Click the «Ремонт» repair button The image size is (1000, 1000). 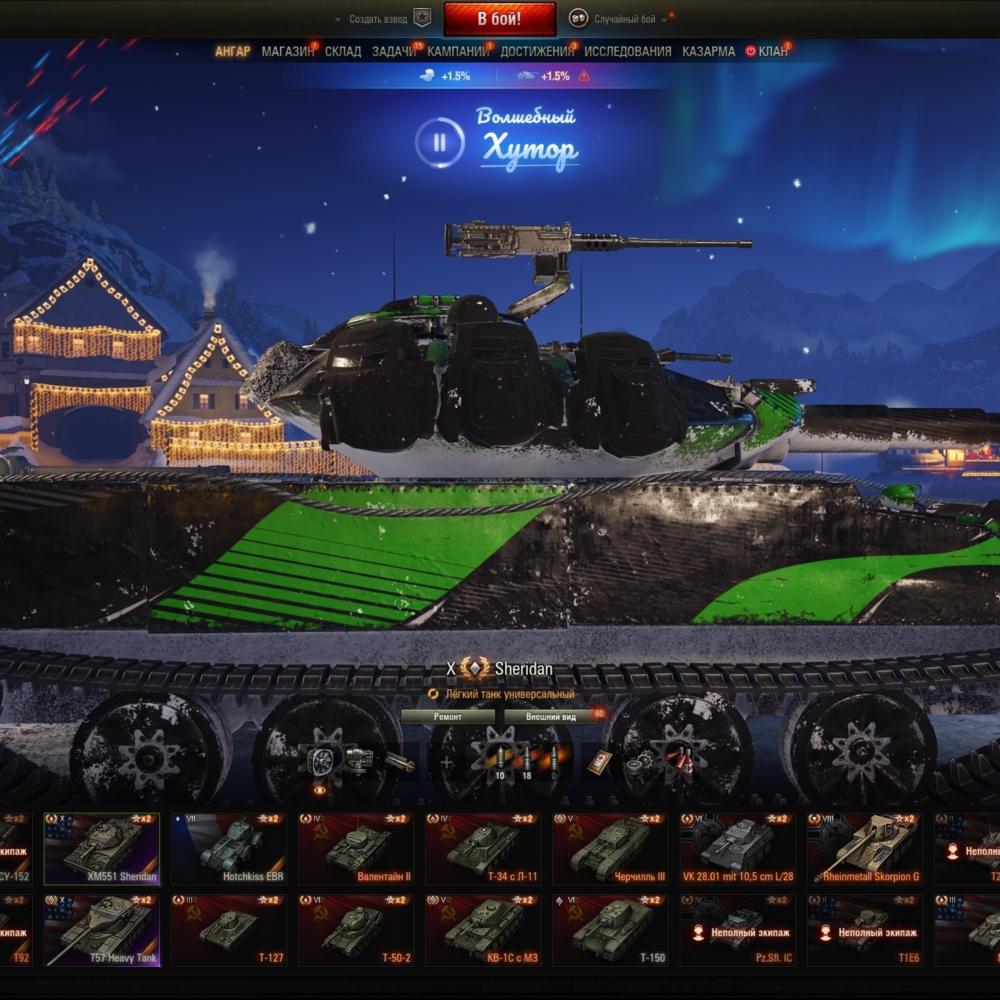coord(447,716)
